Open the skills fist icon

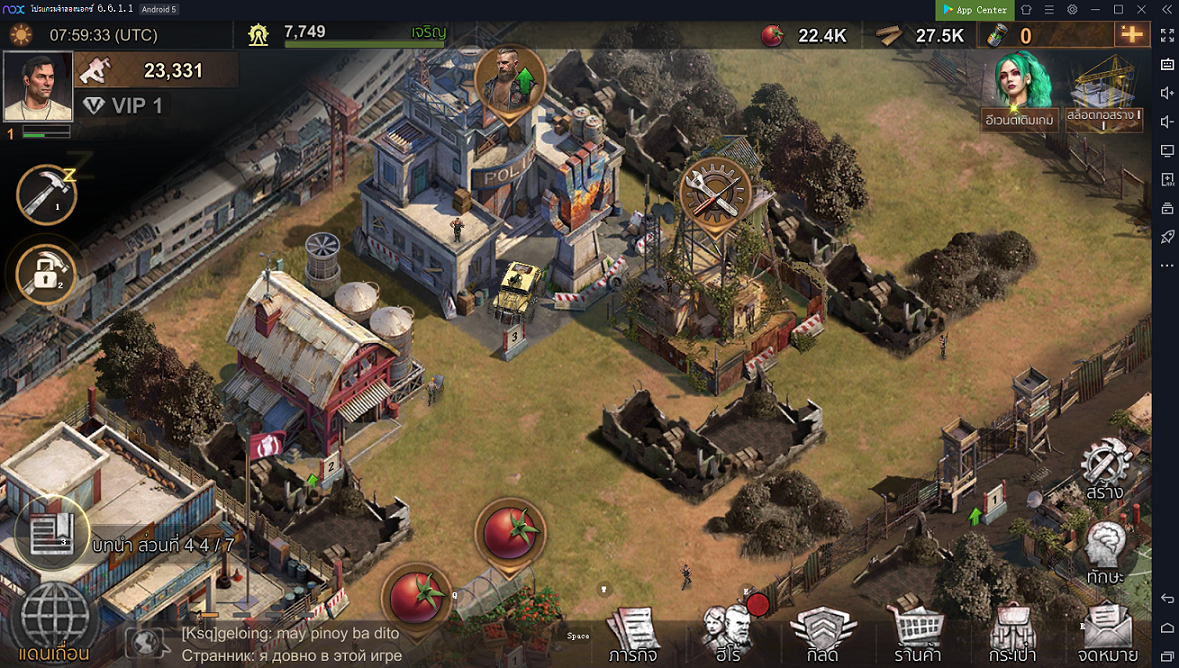click(1105, 550)
